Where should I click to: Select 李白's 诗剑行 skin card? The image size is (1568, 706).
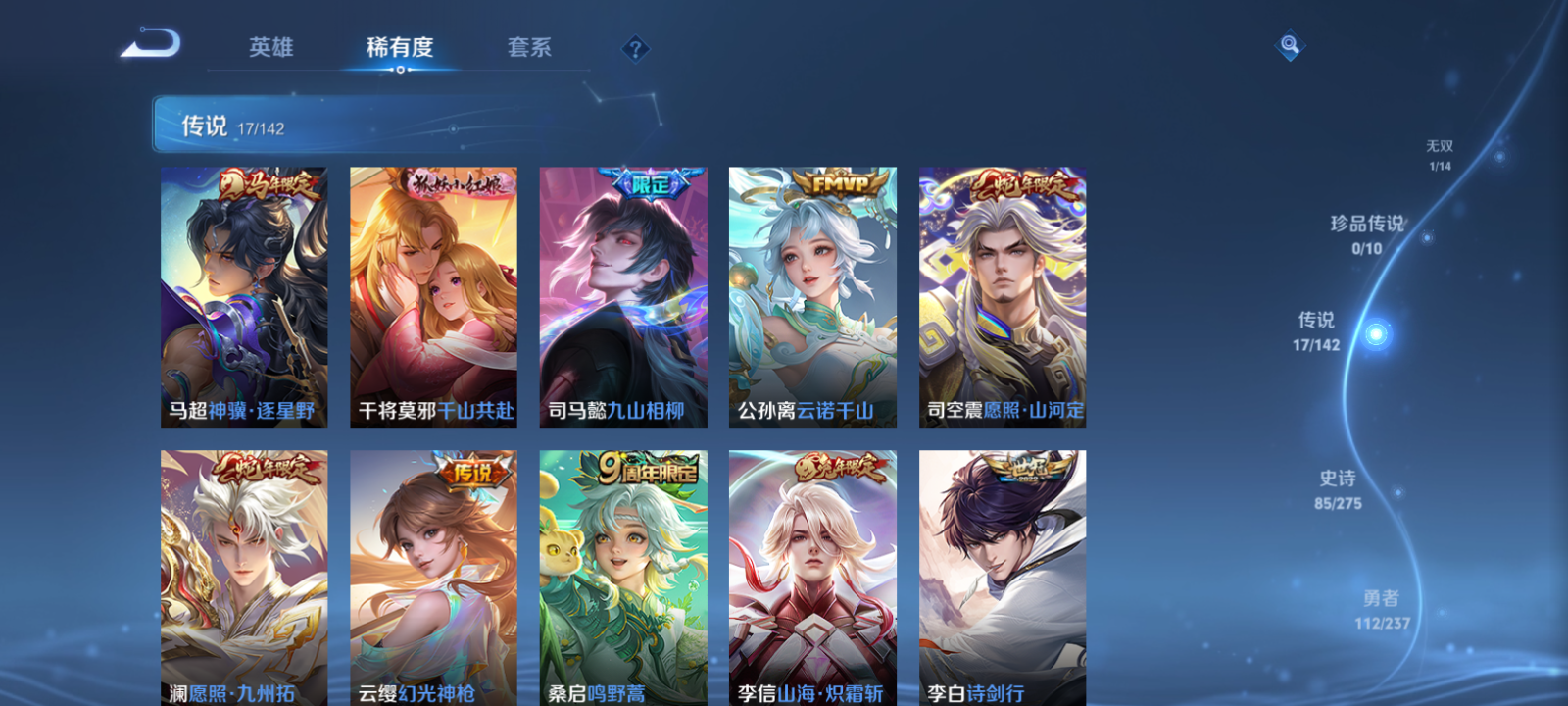point(1003,579)
